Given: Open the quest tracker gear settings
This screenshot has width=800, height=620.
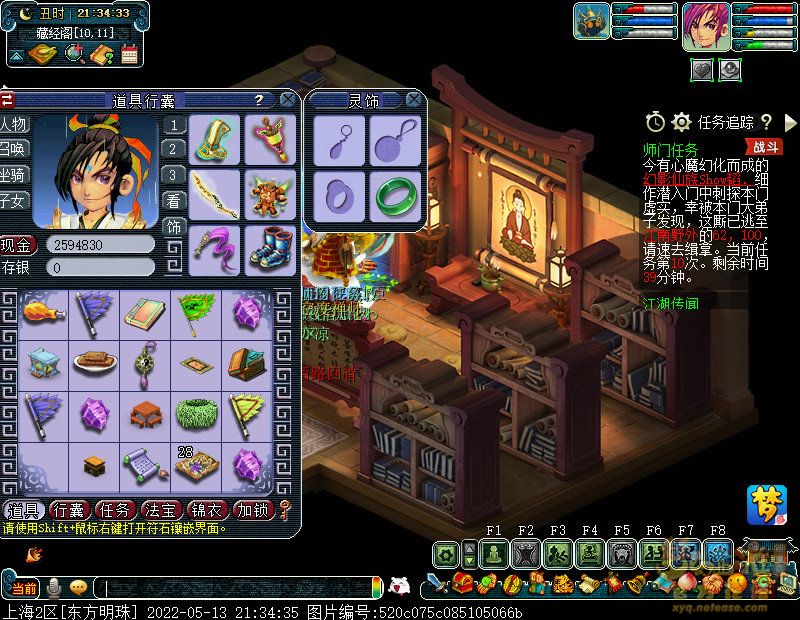Looking at the screenshot, I should tap(682, 122).
